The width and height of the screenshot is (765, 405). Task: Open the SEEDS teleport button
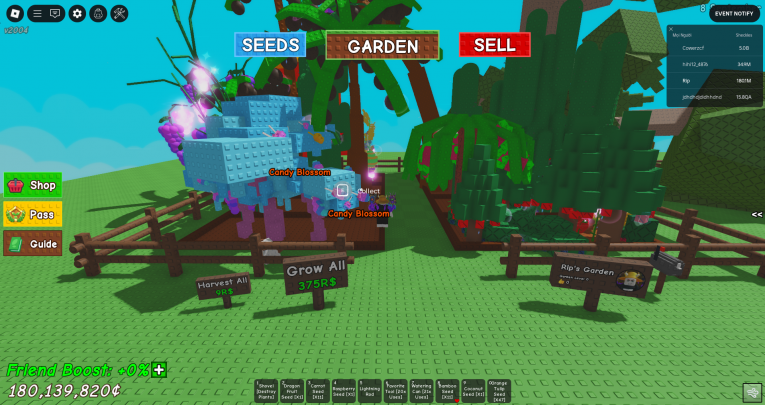click(x=270, y=45)
